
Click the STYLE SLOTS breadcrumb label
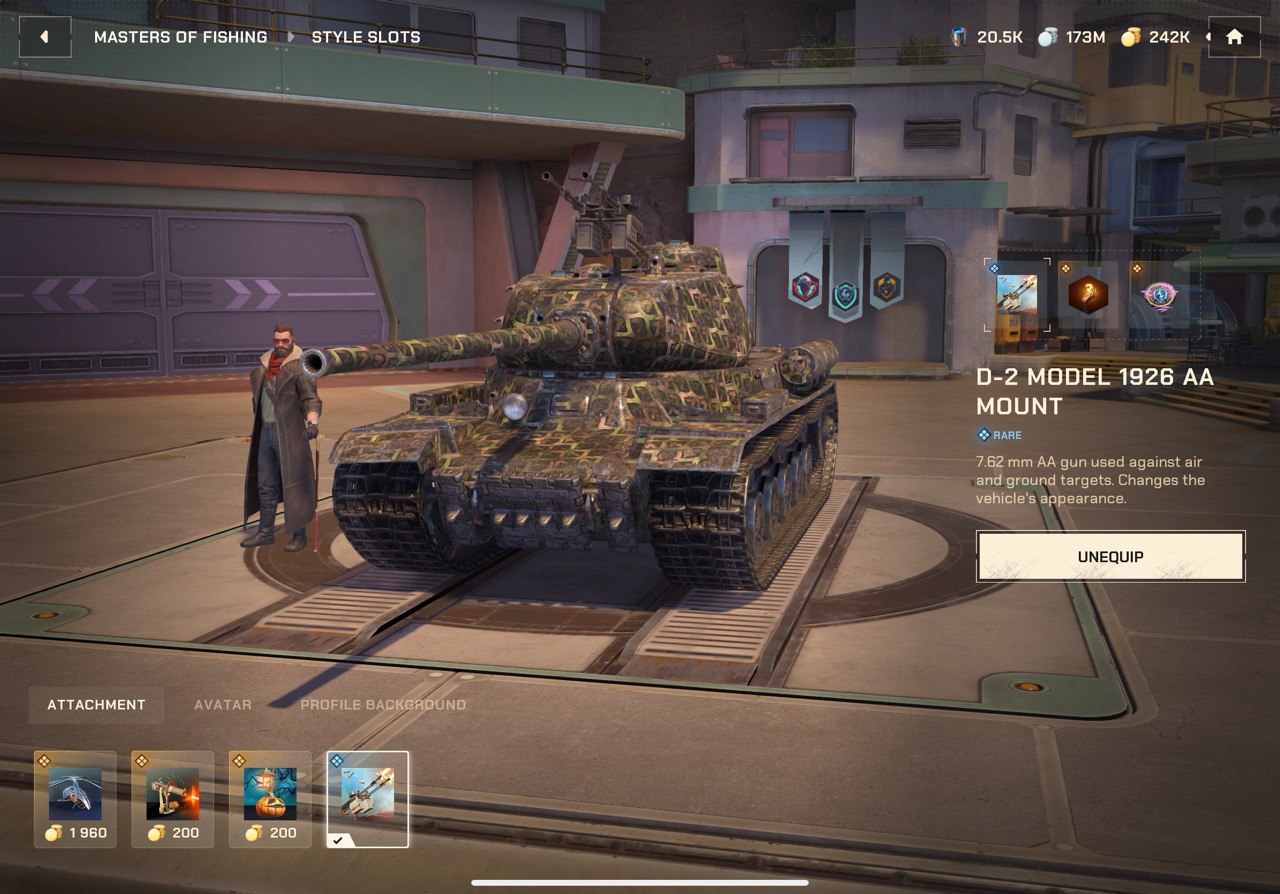366,36
